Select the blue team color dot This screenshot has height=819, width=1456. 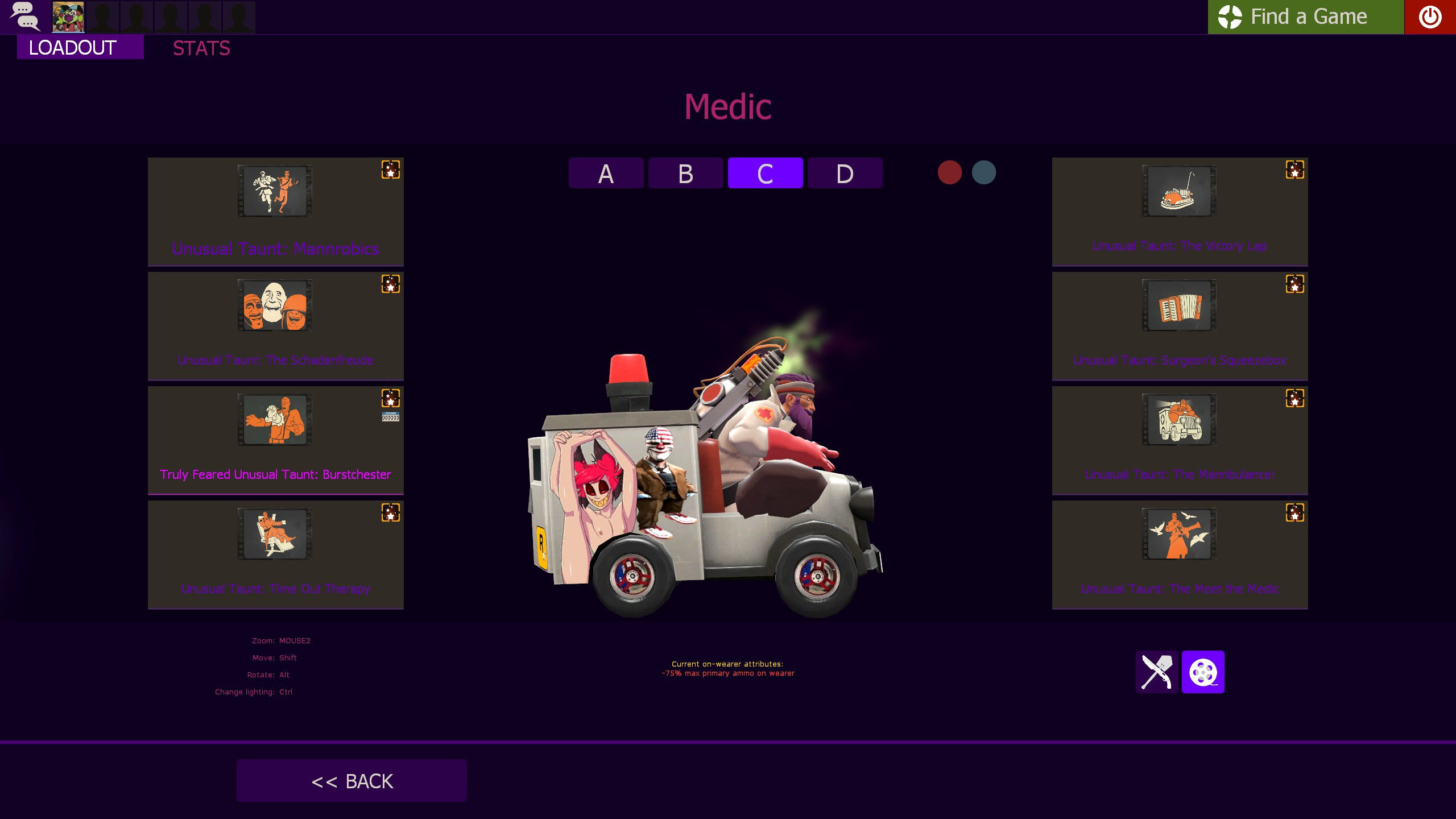985,172
